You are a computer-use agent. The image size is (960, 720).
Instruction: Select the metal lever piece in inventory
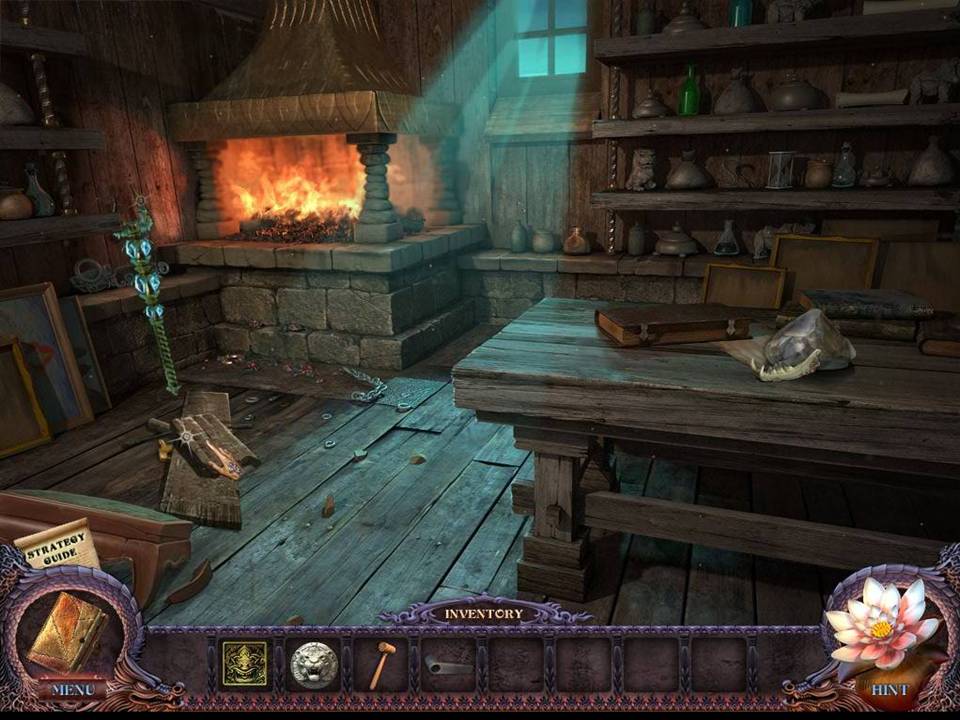pos(447,665)
